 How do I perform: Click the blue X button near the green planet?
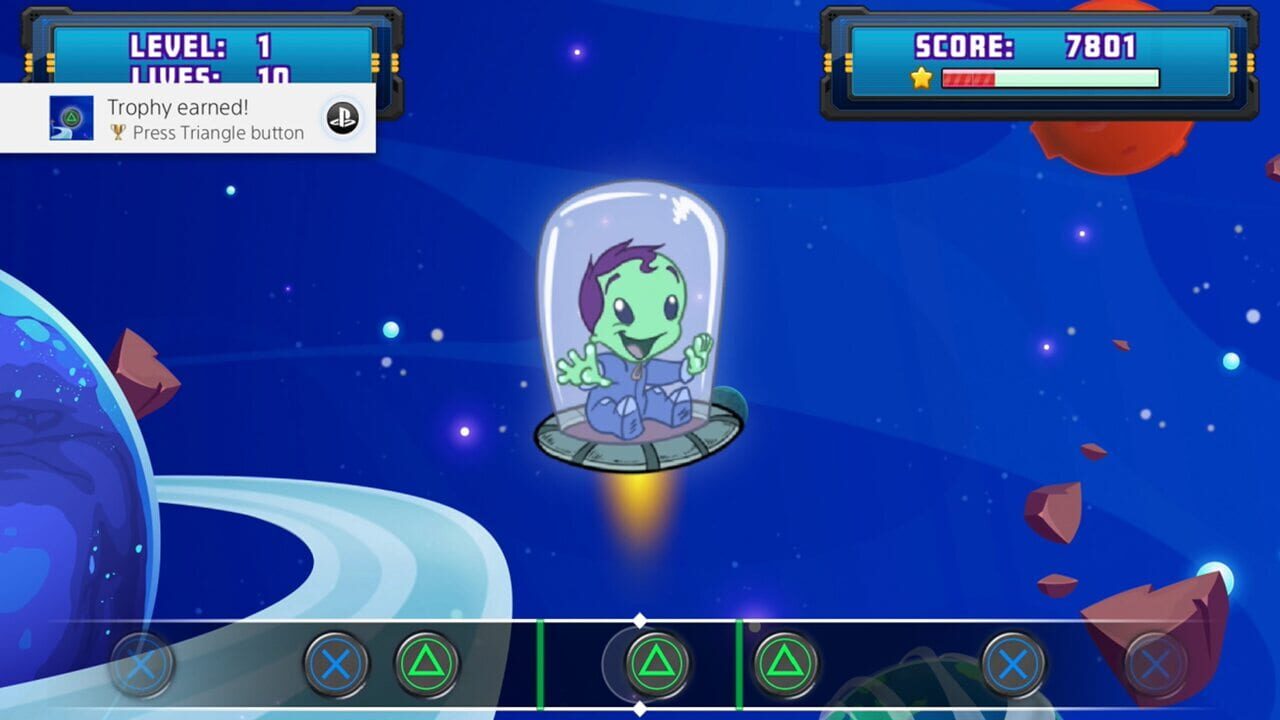(1015, 663)
